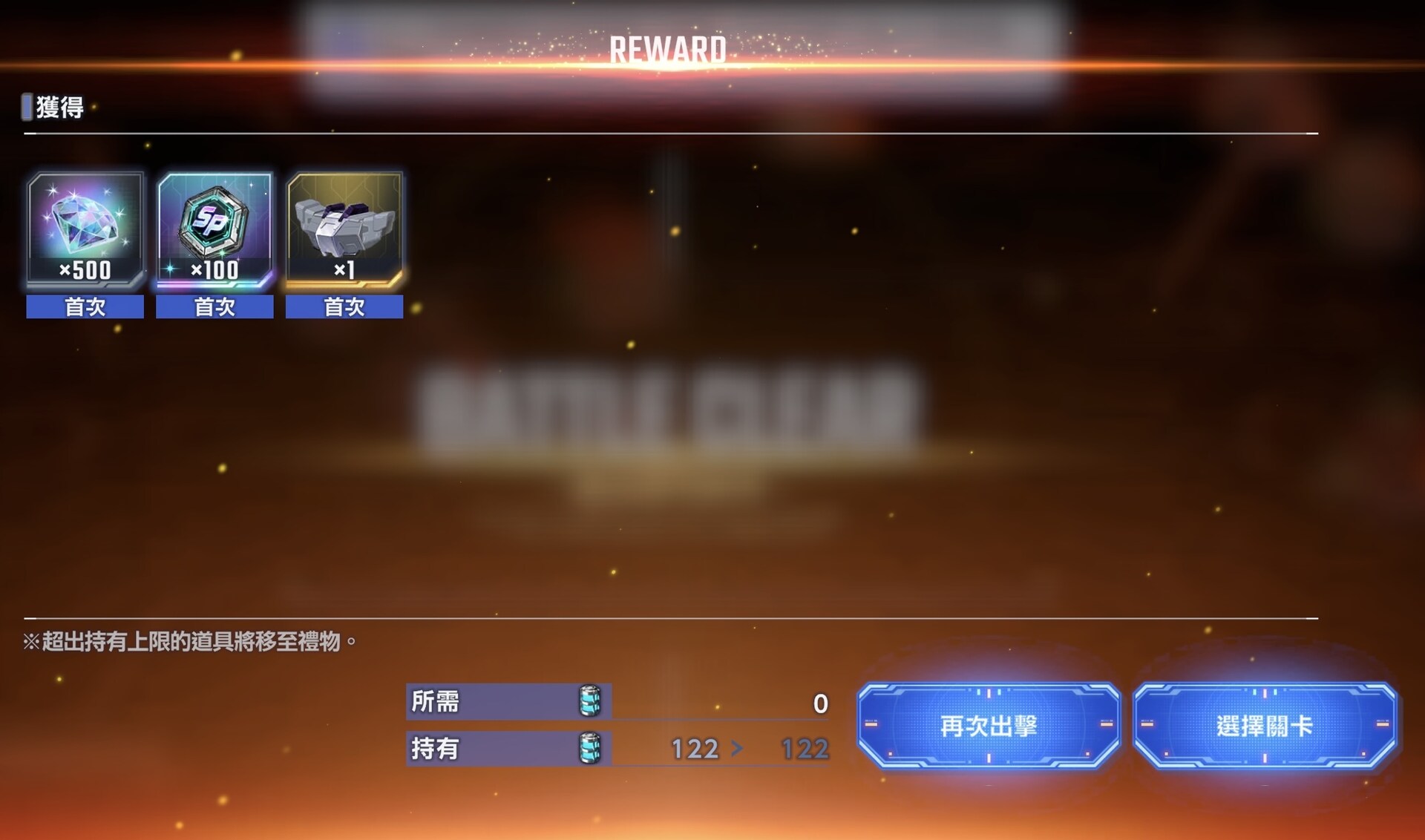Click the 持有 energy count showing 122
Image resolution: width=1425 pixels, height=840 pixels.
click(695, 749)
